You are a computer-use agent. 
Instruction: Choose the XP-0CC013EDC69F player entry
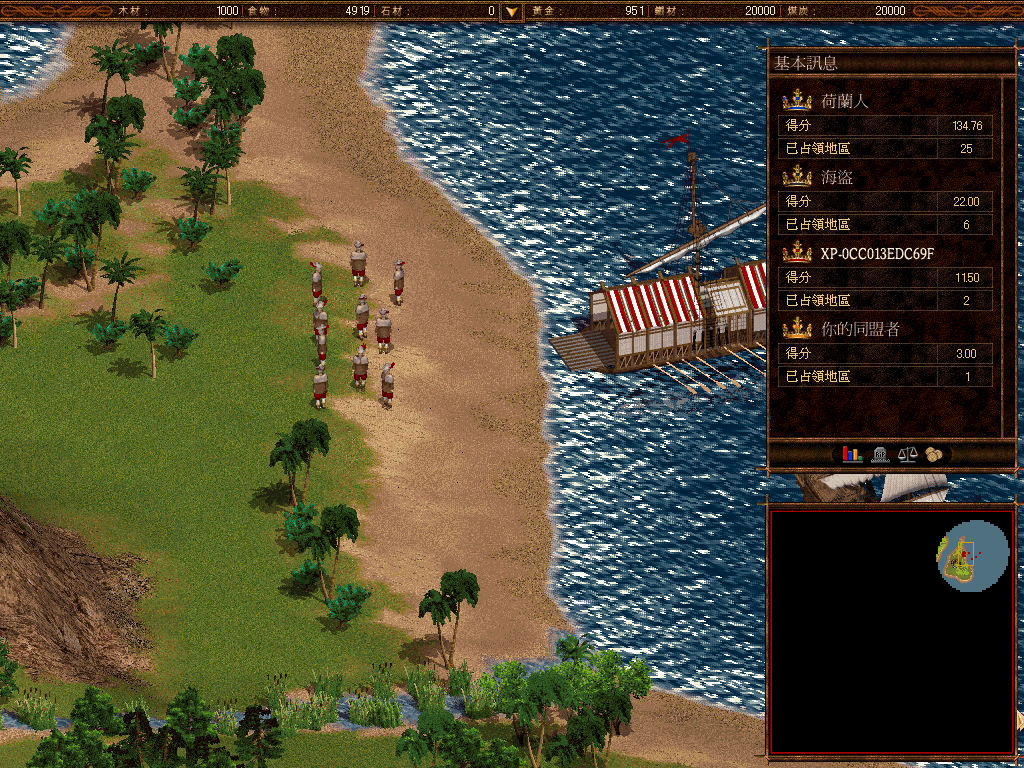pos(877,253)
